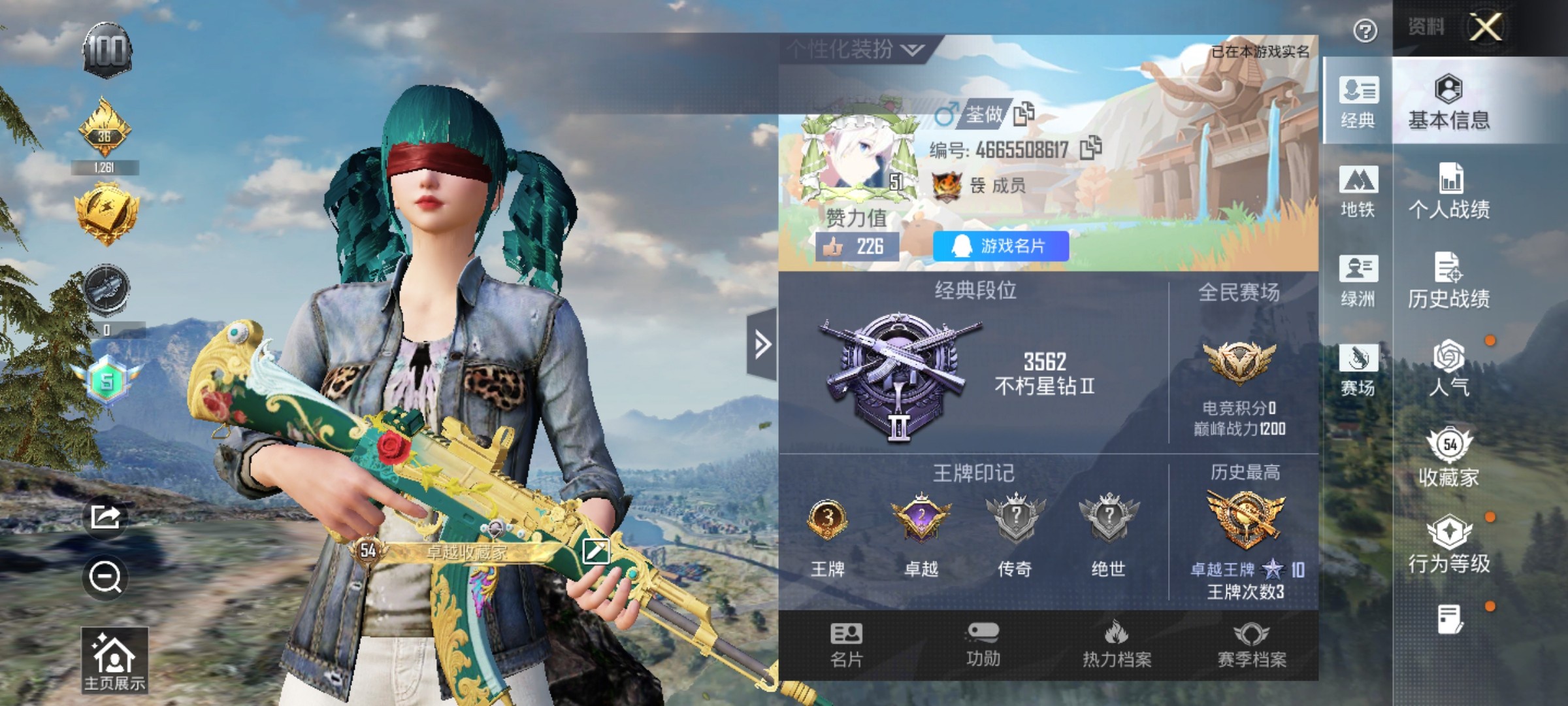Close the profile panel with the X
1568x706 pixels.
pos(1486,27)
